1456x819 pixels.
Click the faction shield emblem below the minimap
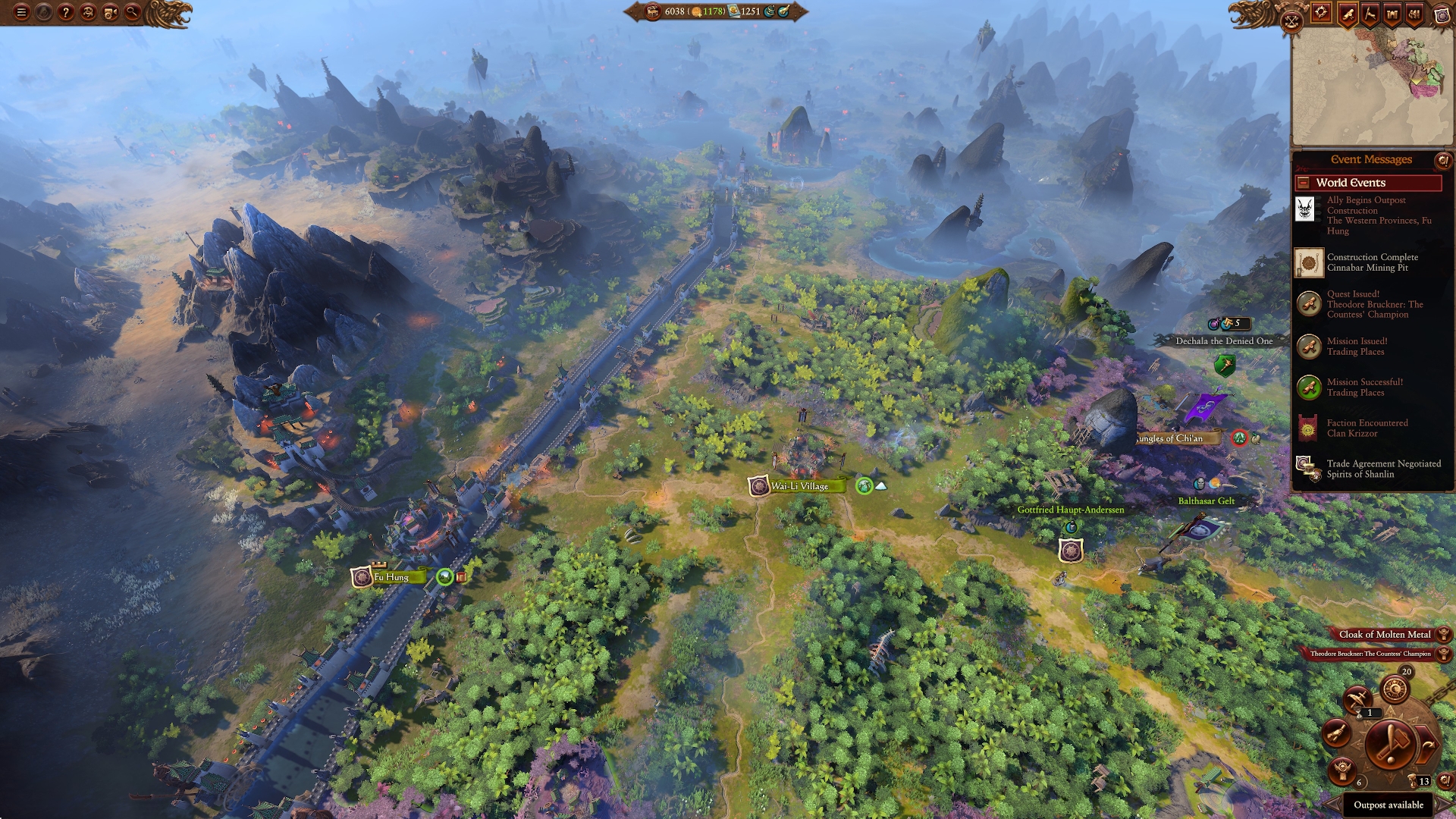click(x=1444, y=16)
